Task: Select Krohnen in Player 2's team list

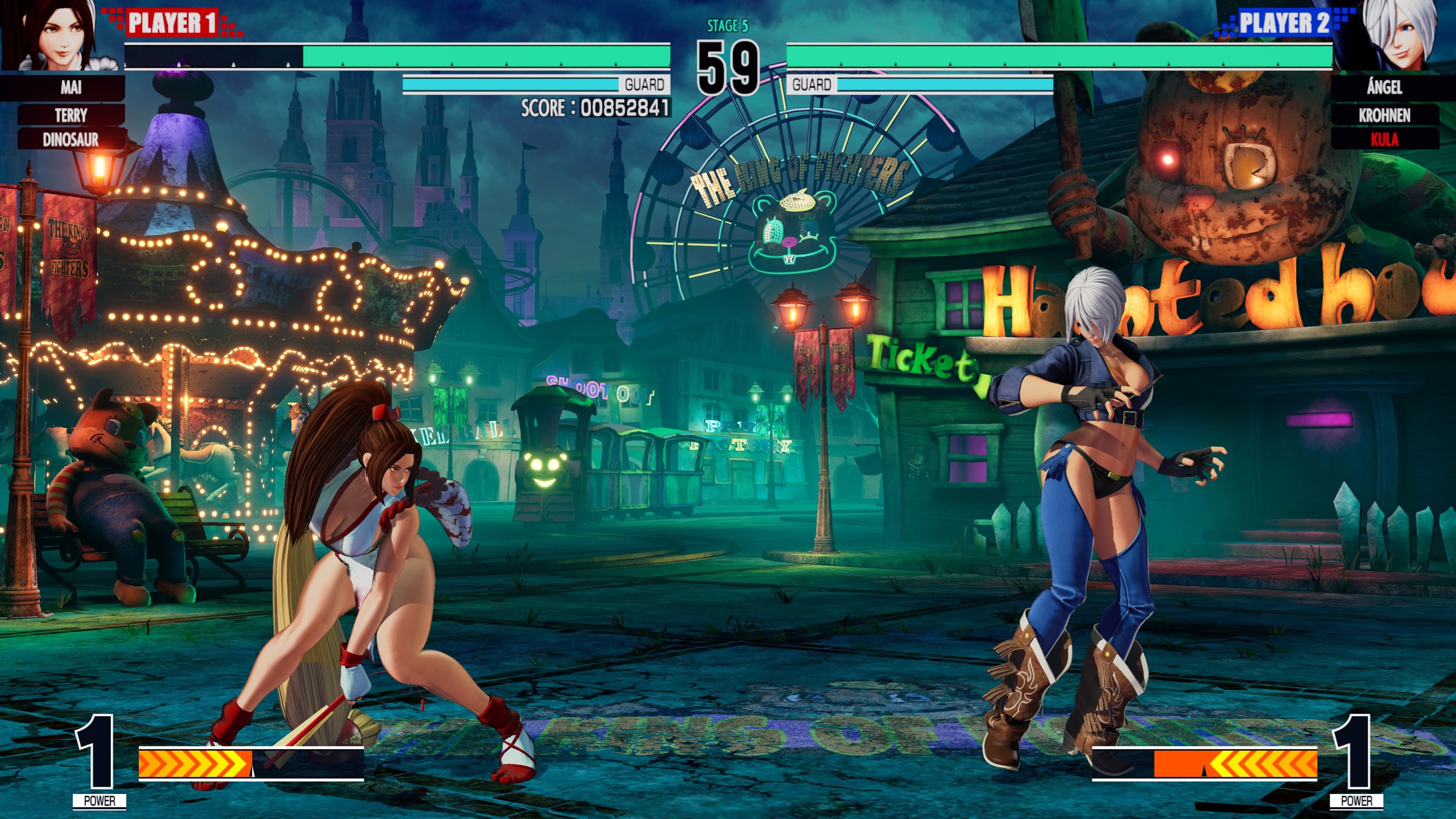Action: 1384,115
